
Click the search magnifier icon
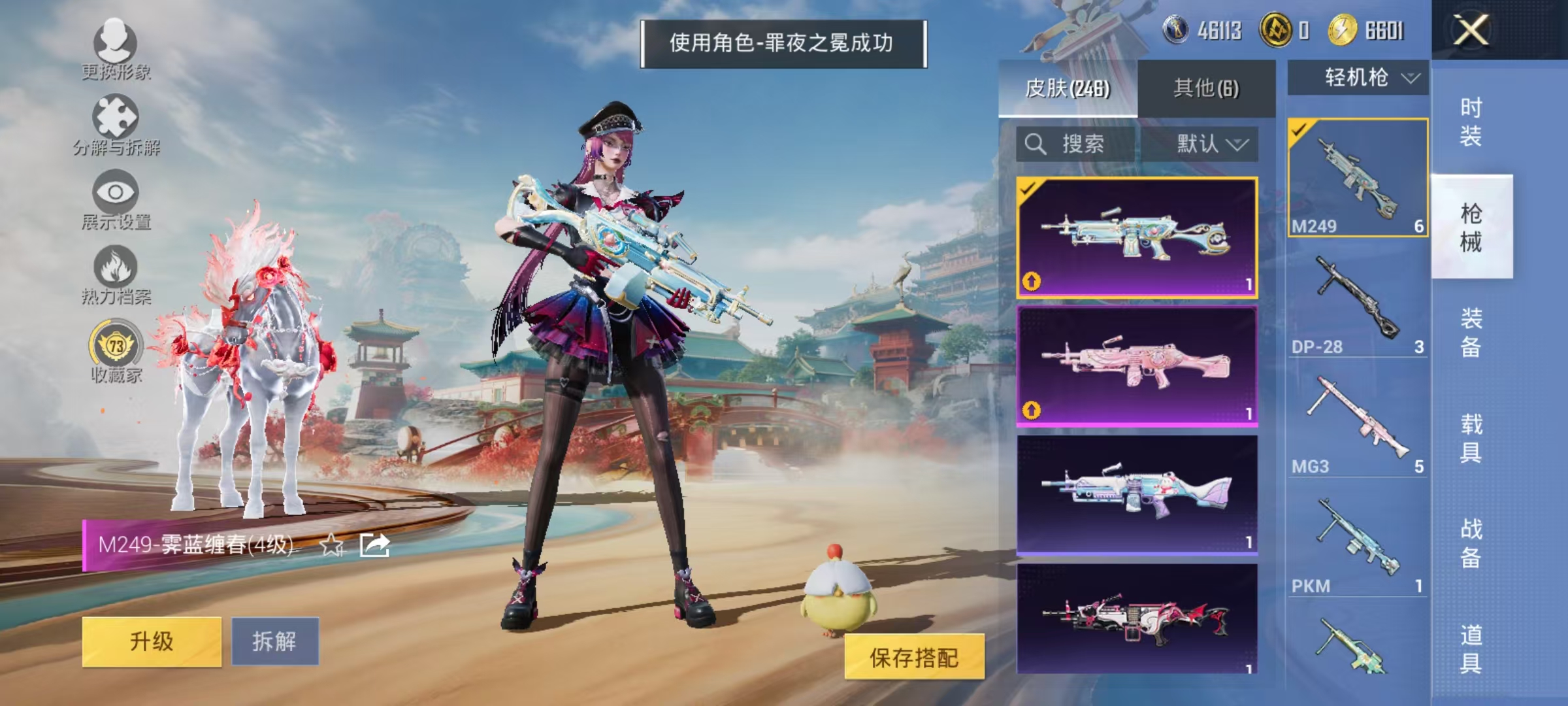click(x=1036, y=145)
